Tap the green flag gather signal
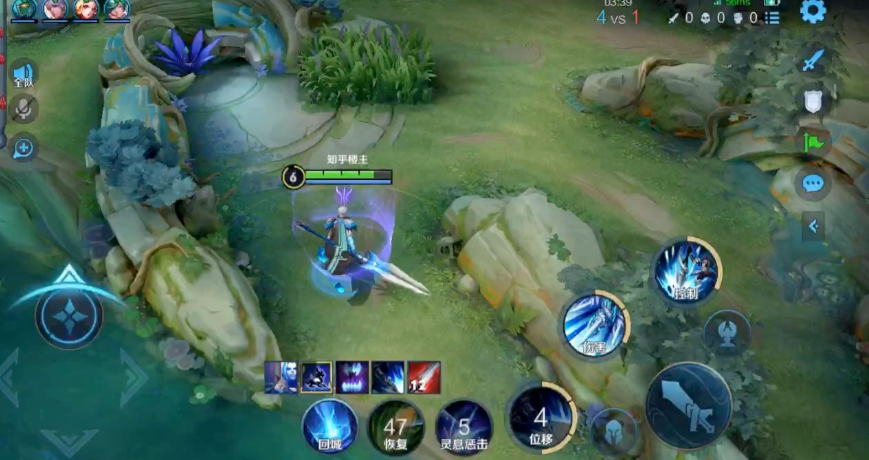 812,142
